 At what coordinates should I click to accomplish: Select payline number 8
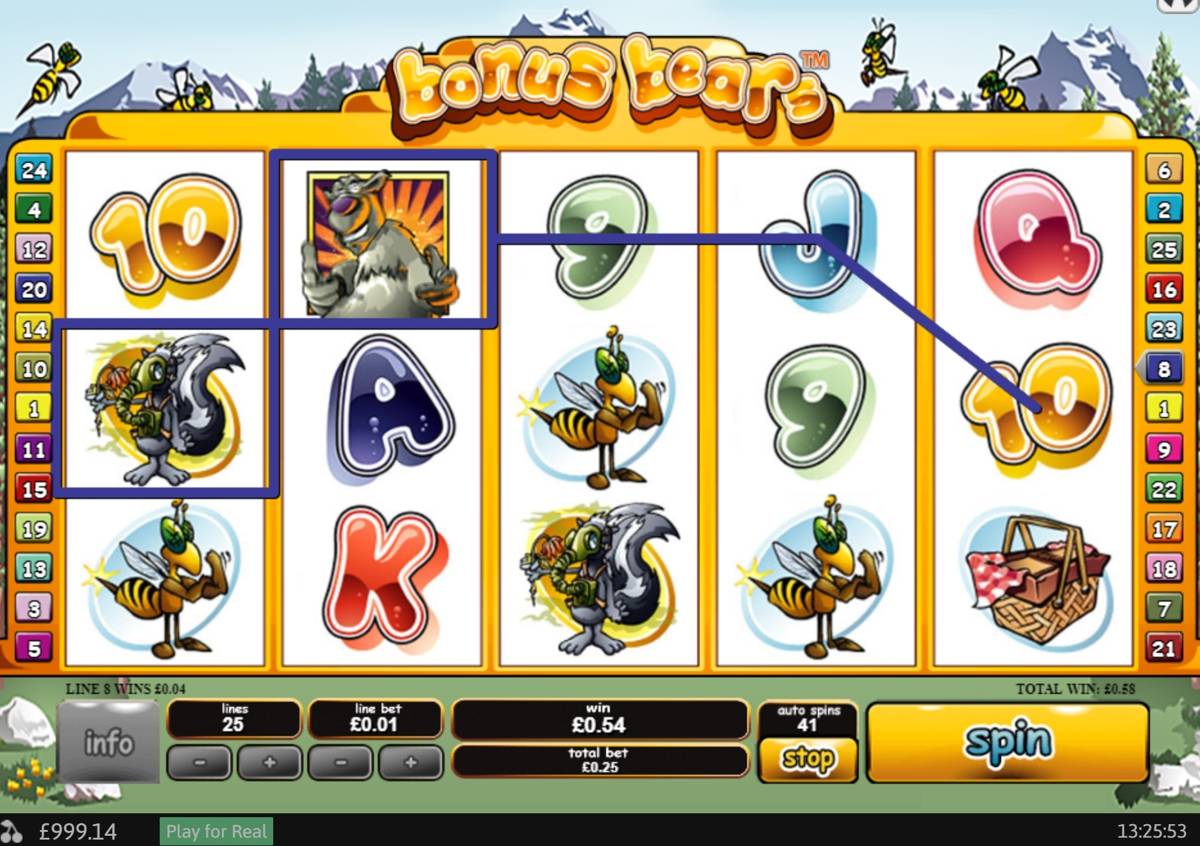(1164, 369)
